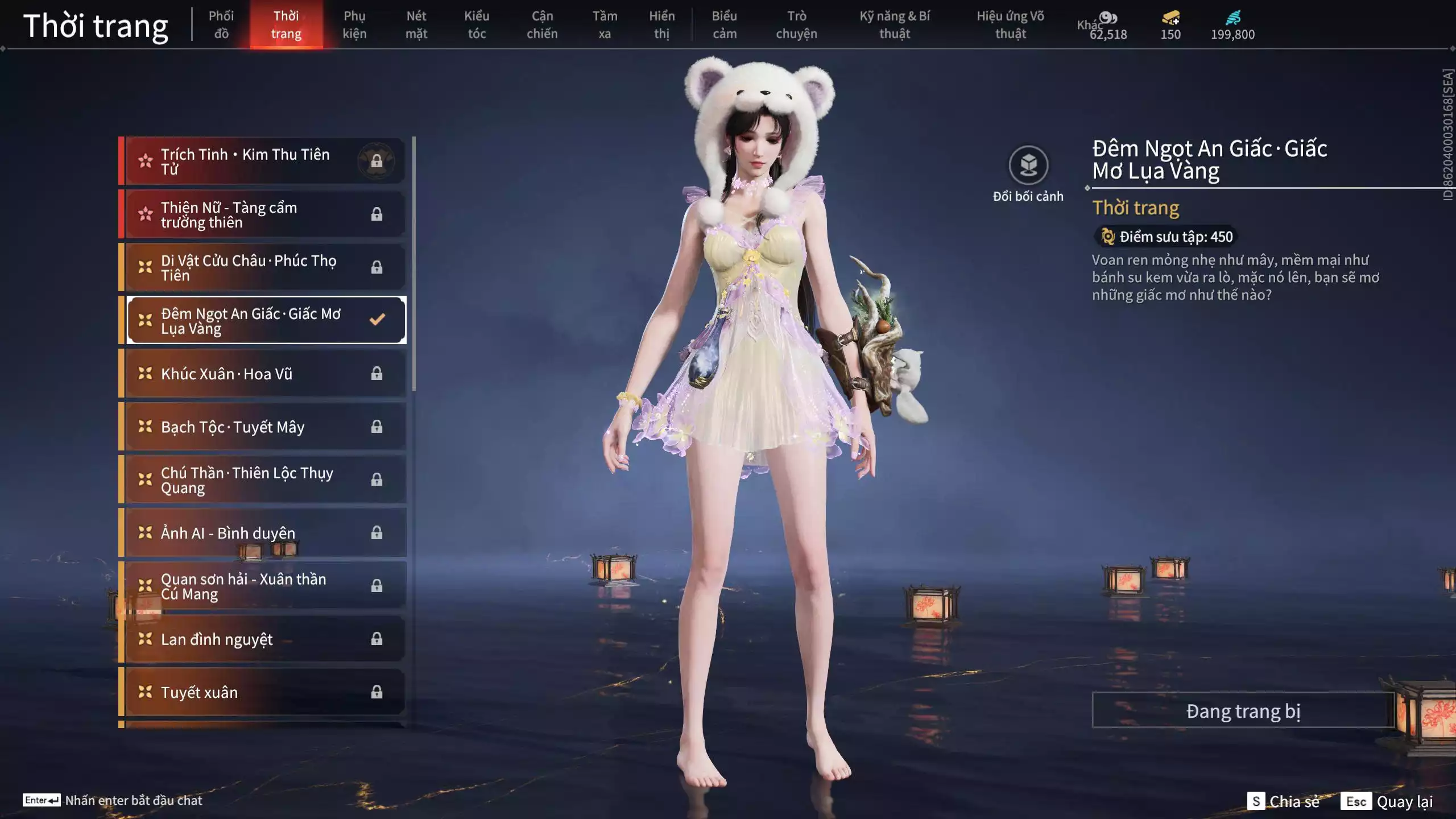Open the Cận chiến category
Image resolution: width=1456 pixels, height=819 pixels.
pos(542,24)
